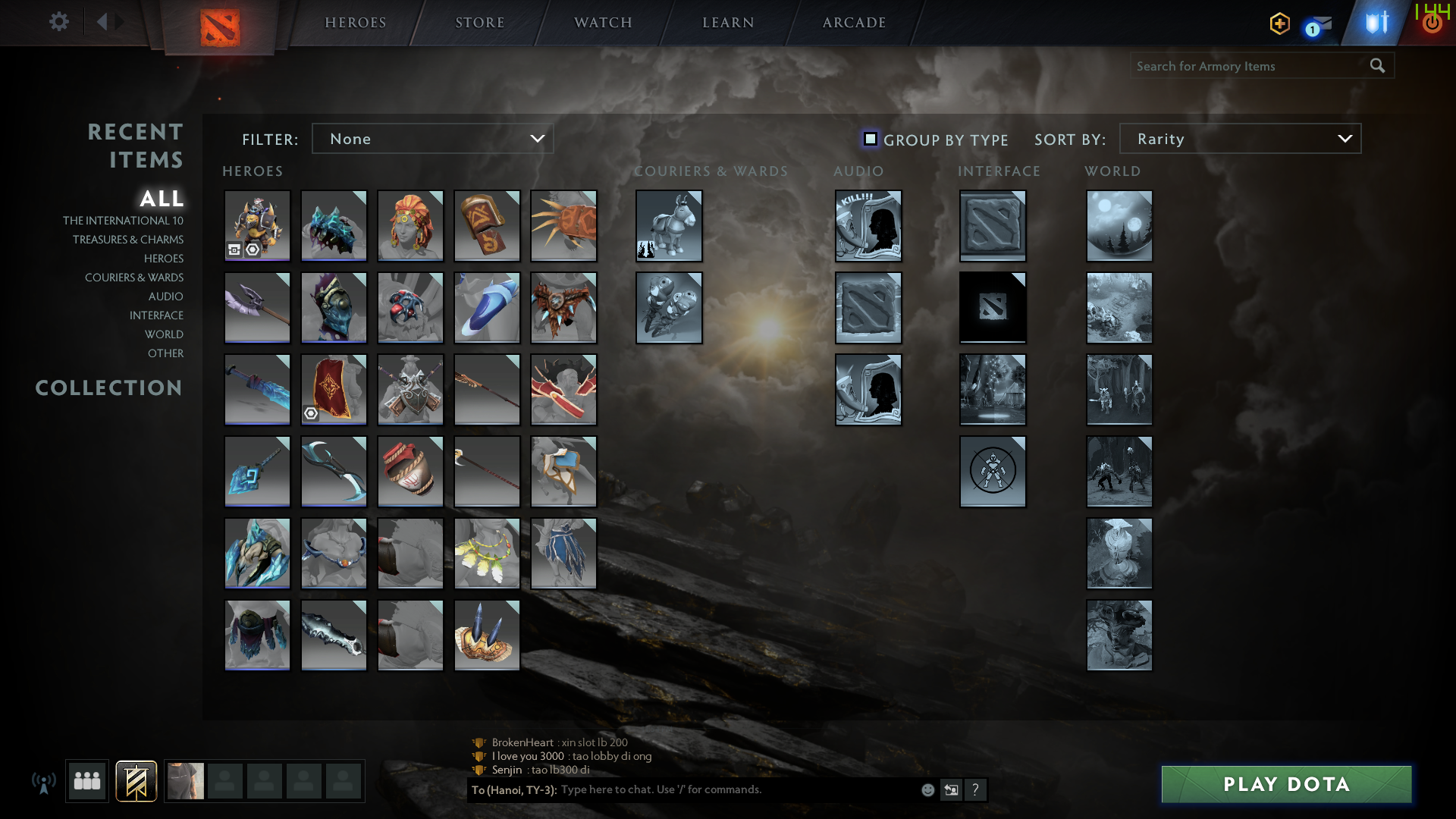Click the armory search magnifier icon
1456x819 pixels.
point(1377,65)
